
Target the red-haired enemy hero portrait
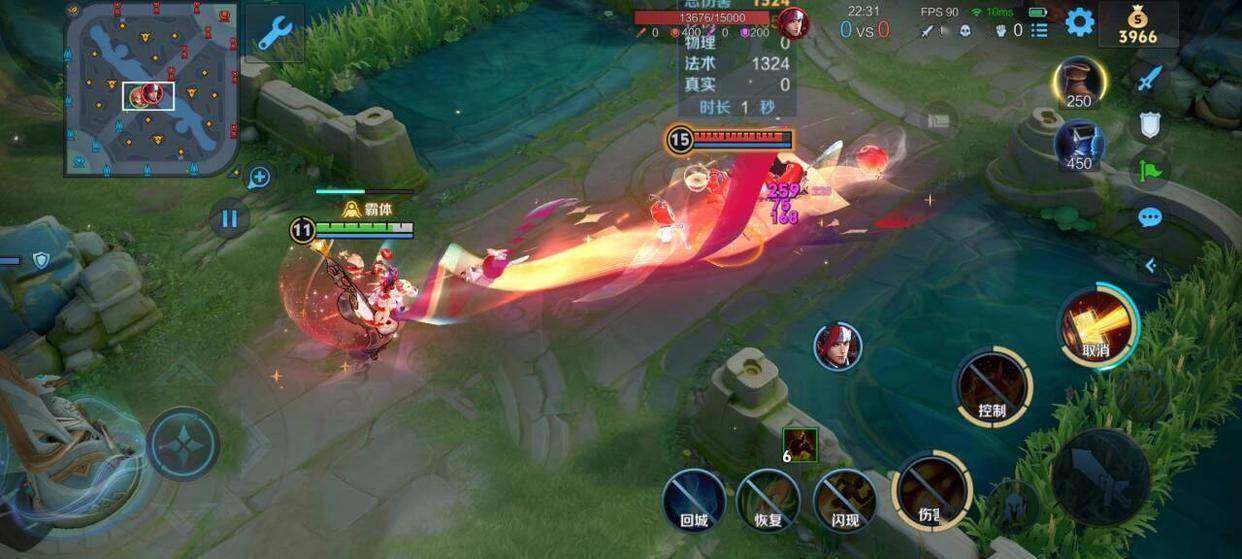837,346
